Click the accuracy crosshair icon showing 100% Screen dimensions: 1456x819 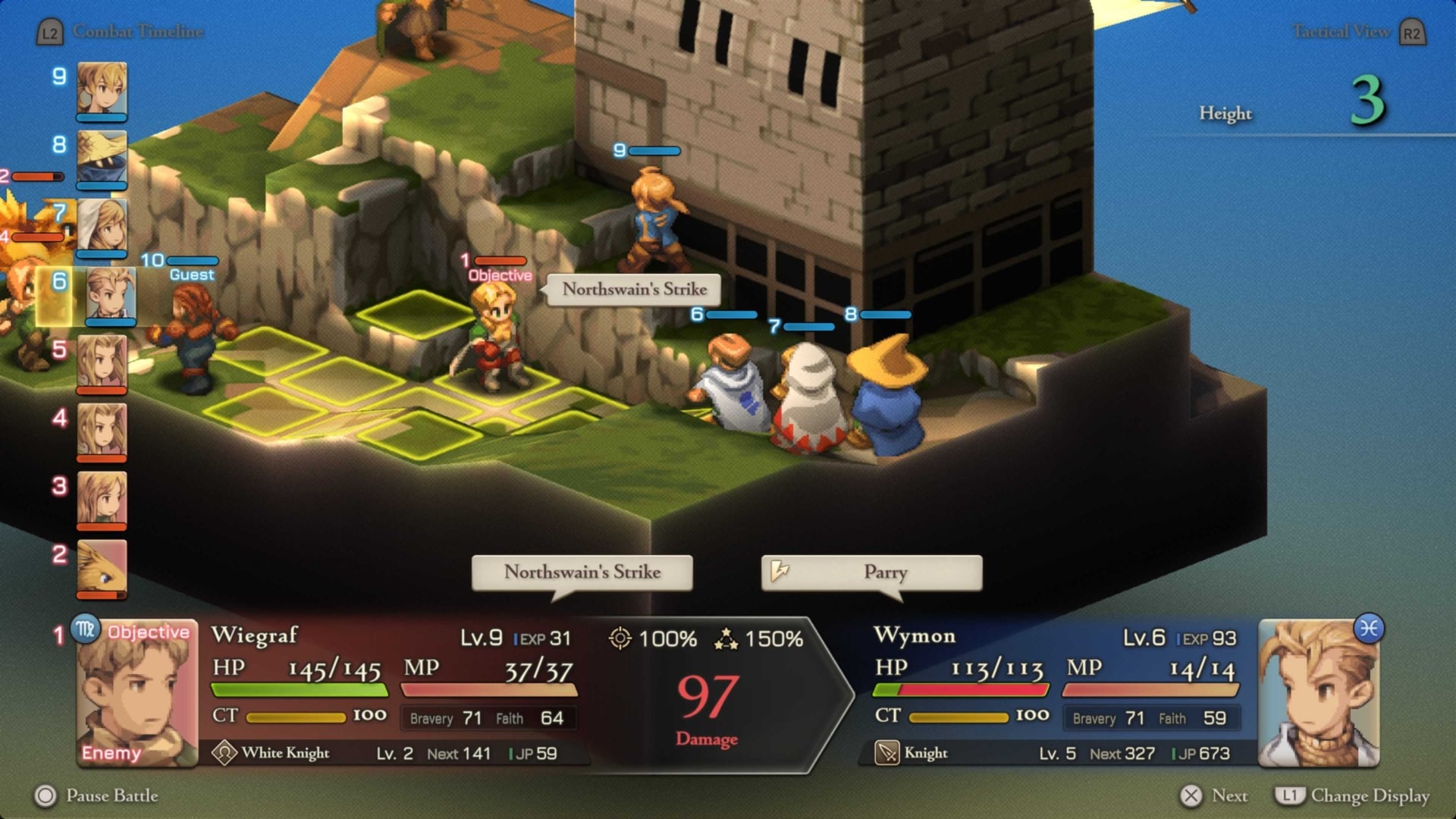pos(622,640)
